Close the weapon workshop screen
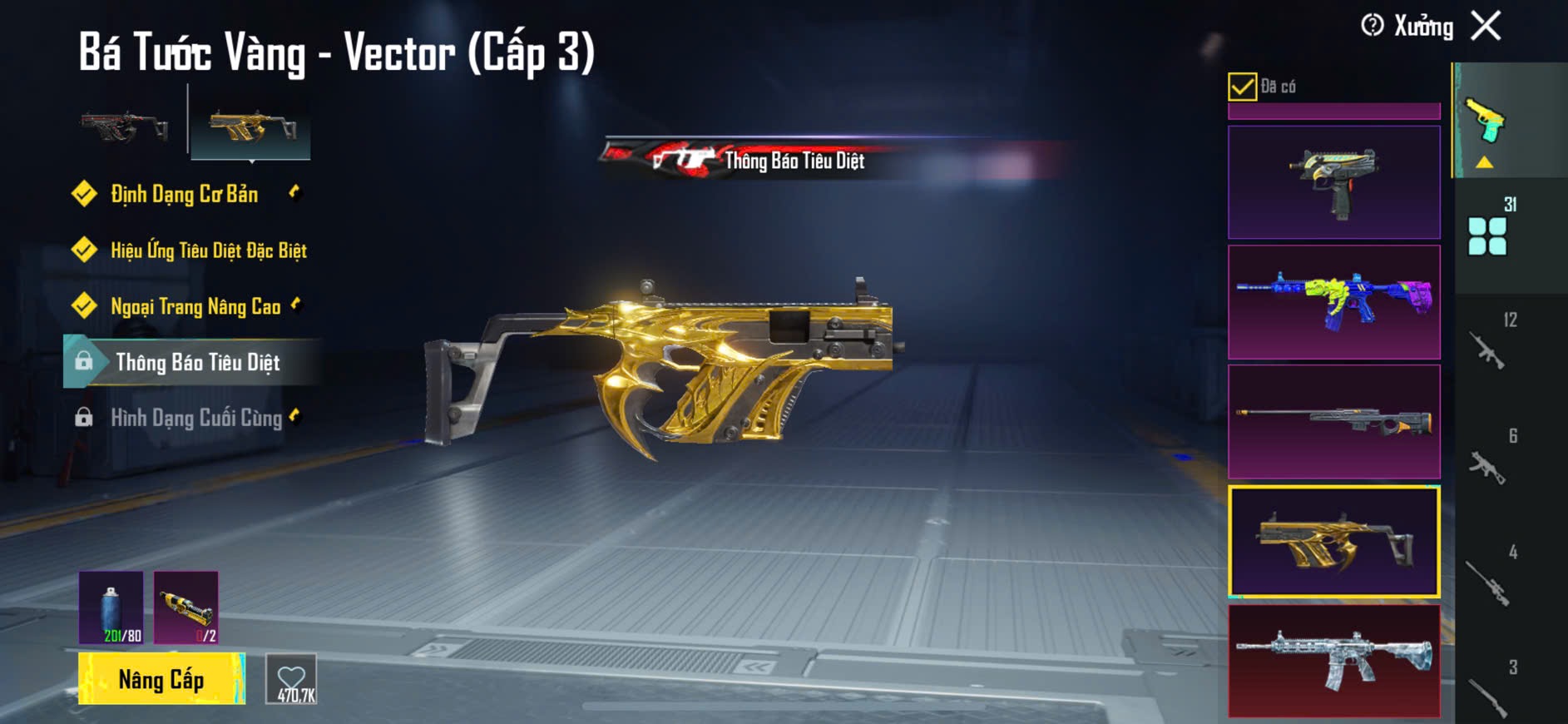Screen dimensions: 1568x724 click(1486, 26)
